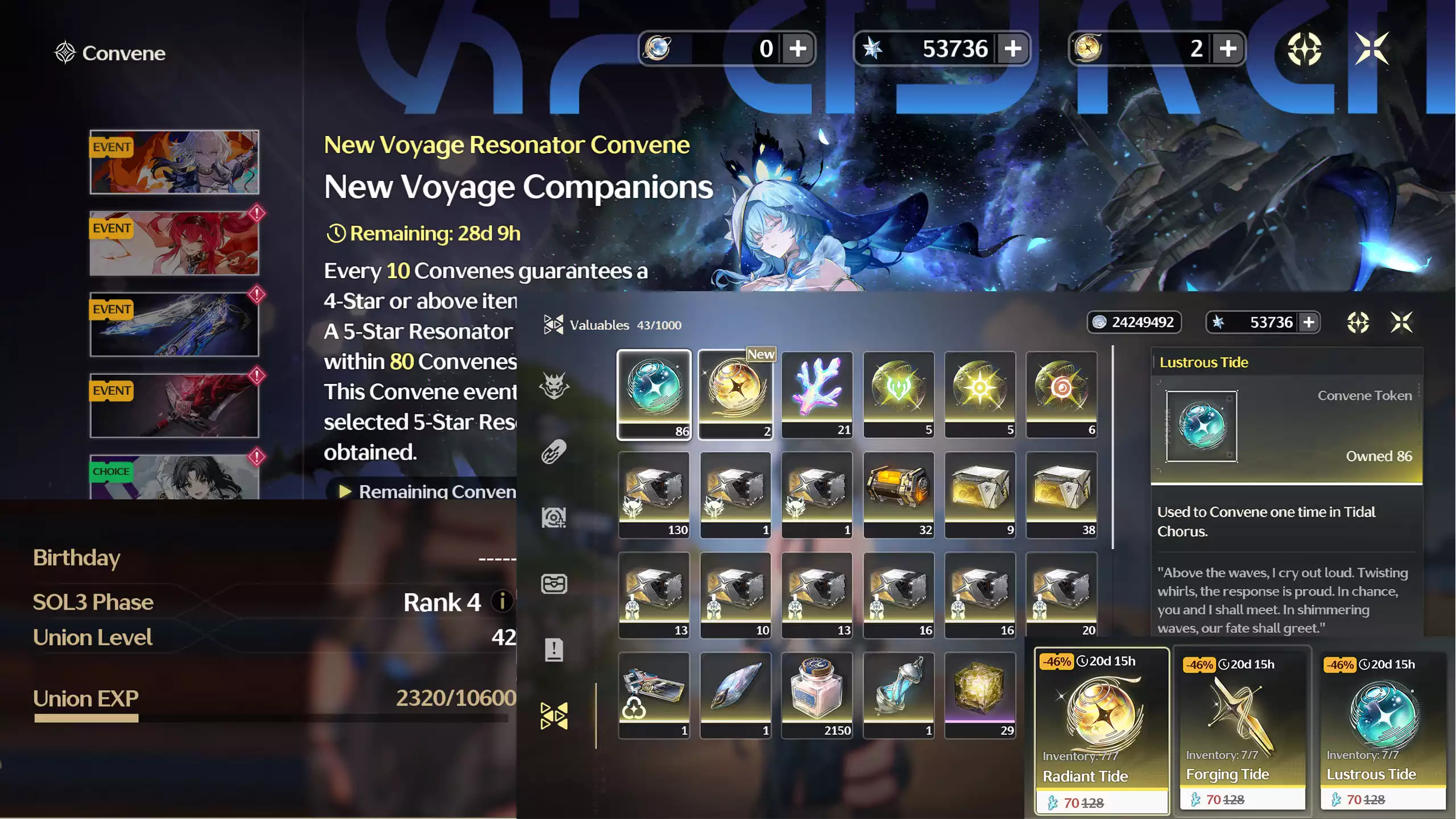Open the Special Items chest tab in the sidebar
This screenshot has width=1456, height=819.
pos(554,584)
